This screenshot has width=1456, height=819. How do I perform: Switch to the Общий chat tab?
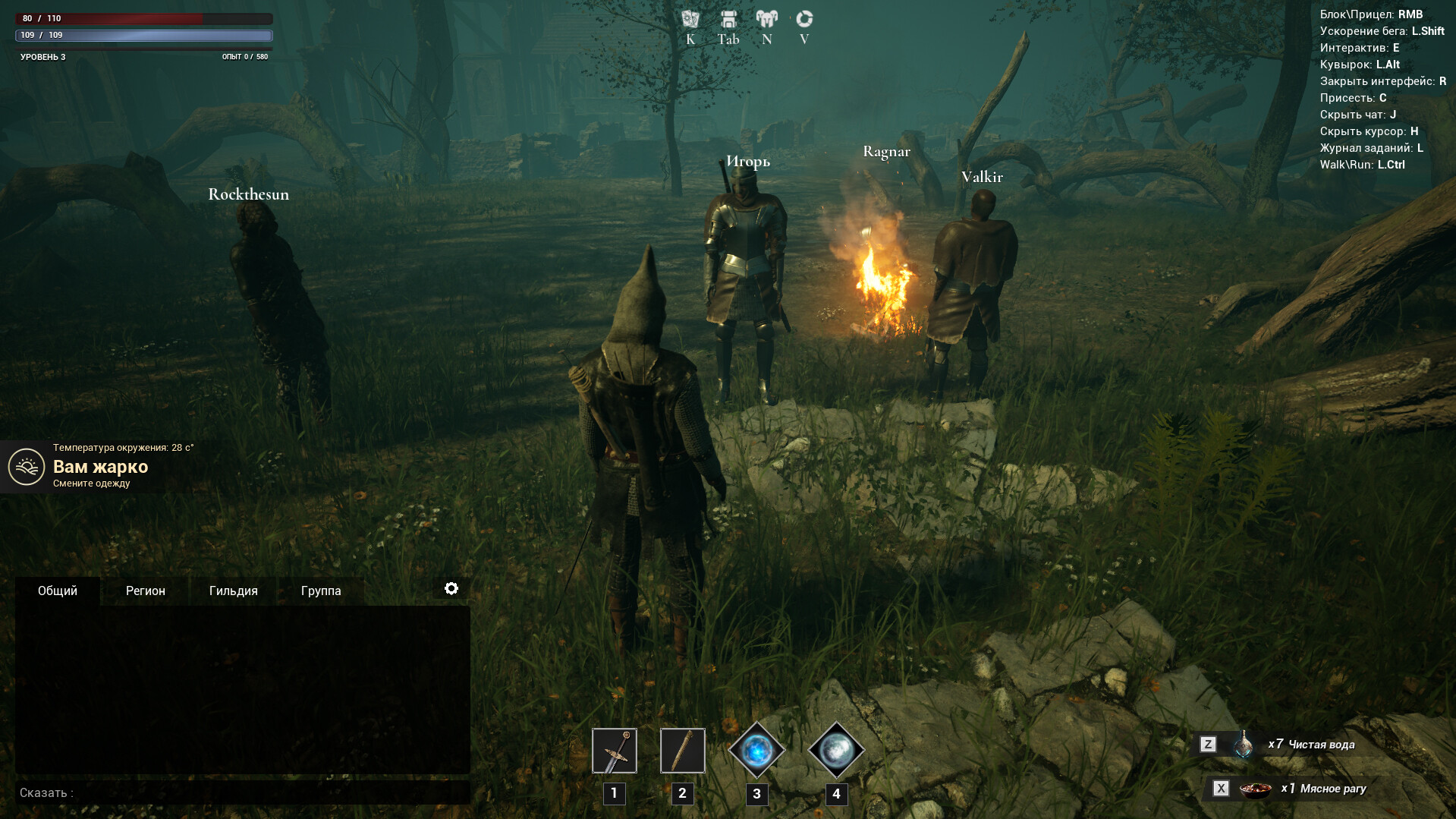coord(58,591)
